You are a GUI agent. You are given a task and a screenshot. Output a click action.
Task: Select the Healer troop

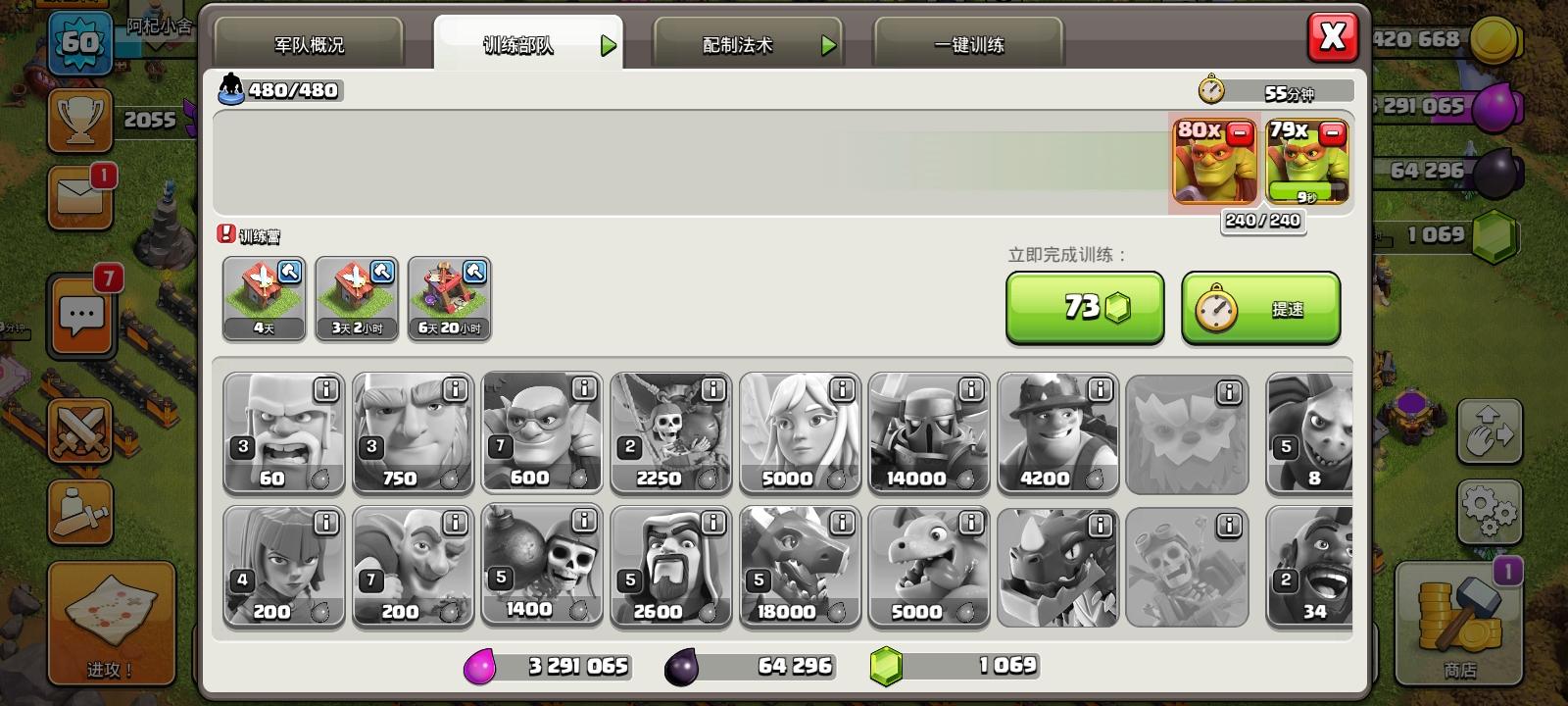802,434
